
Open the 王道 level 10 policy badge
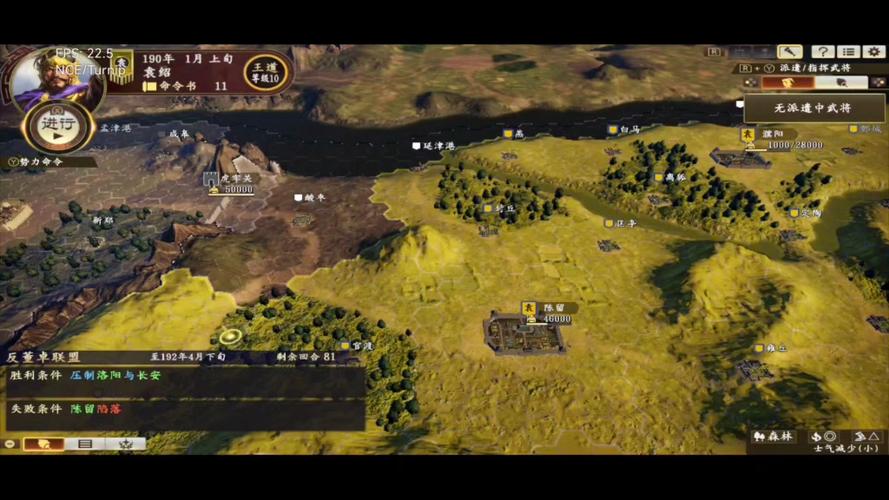point(265,71)
